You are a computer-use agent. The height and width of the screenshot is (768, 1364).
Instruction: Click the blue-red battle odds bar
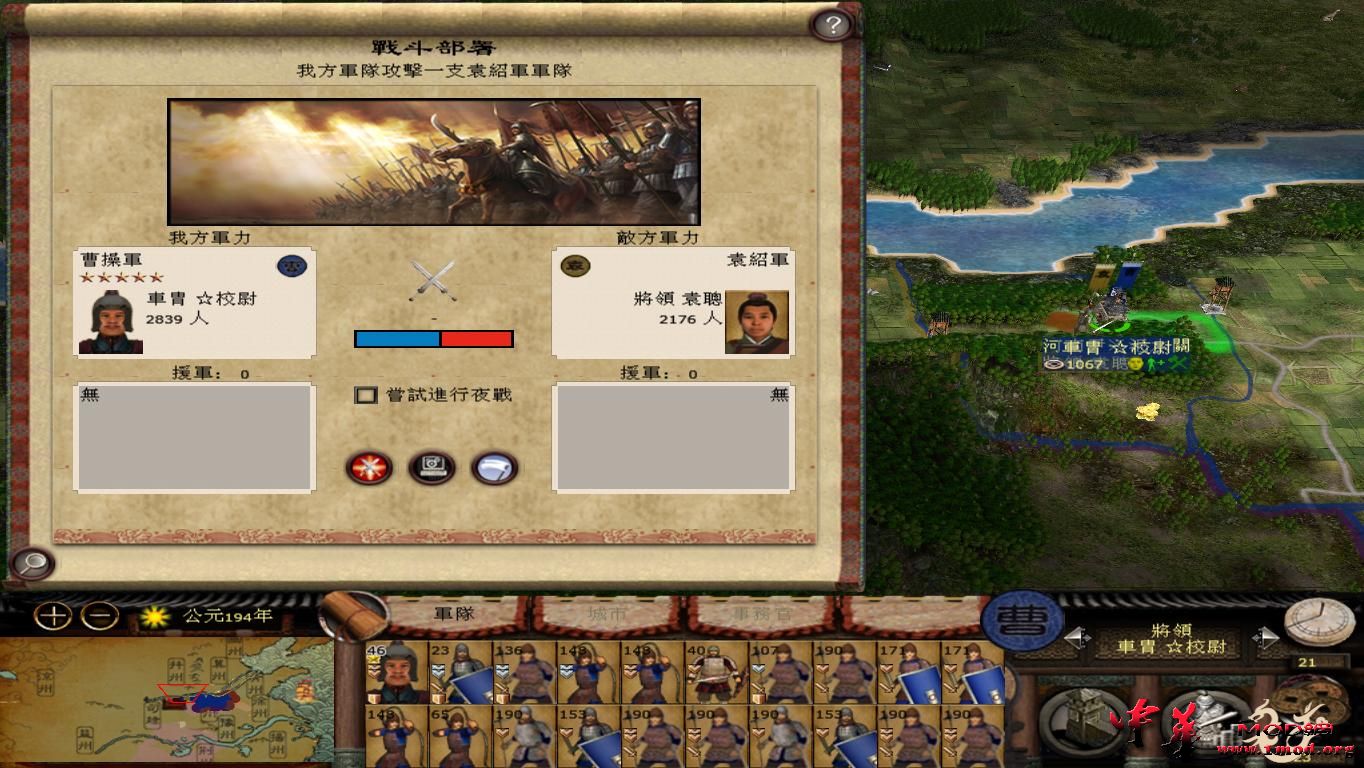pos(435,339)
